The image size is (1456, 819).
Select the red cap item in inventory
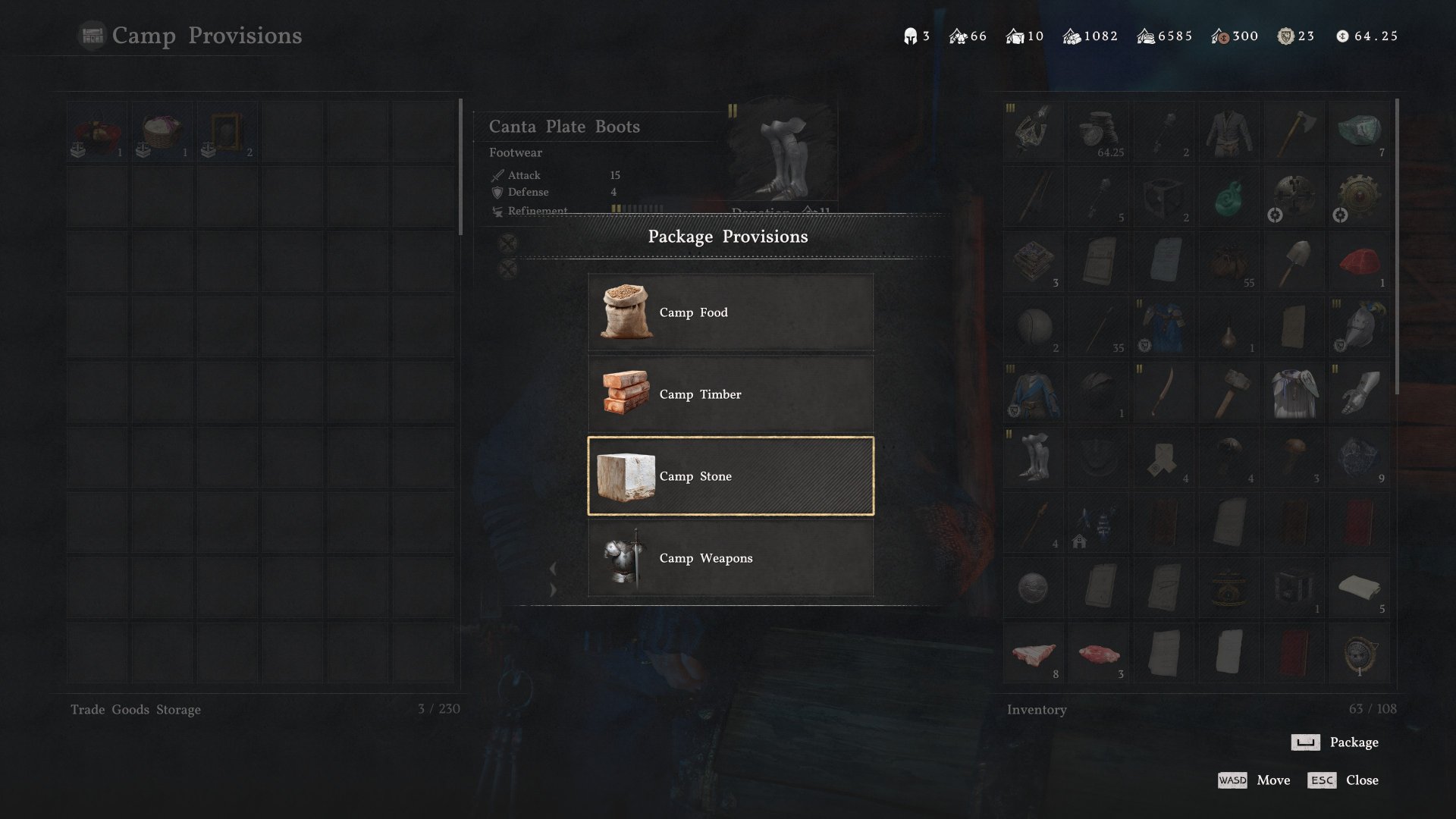[x=1360, y=262]
